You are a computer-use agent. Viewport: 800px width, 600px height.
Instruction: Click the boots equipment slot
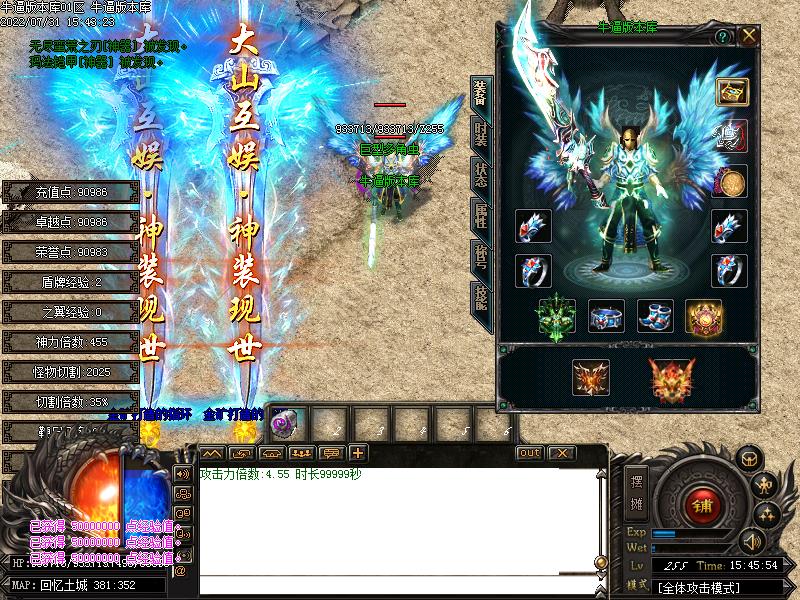click(x=655, y=317)
